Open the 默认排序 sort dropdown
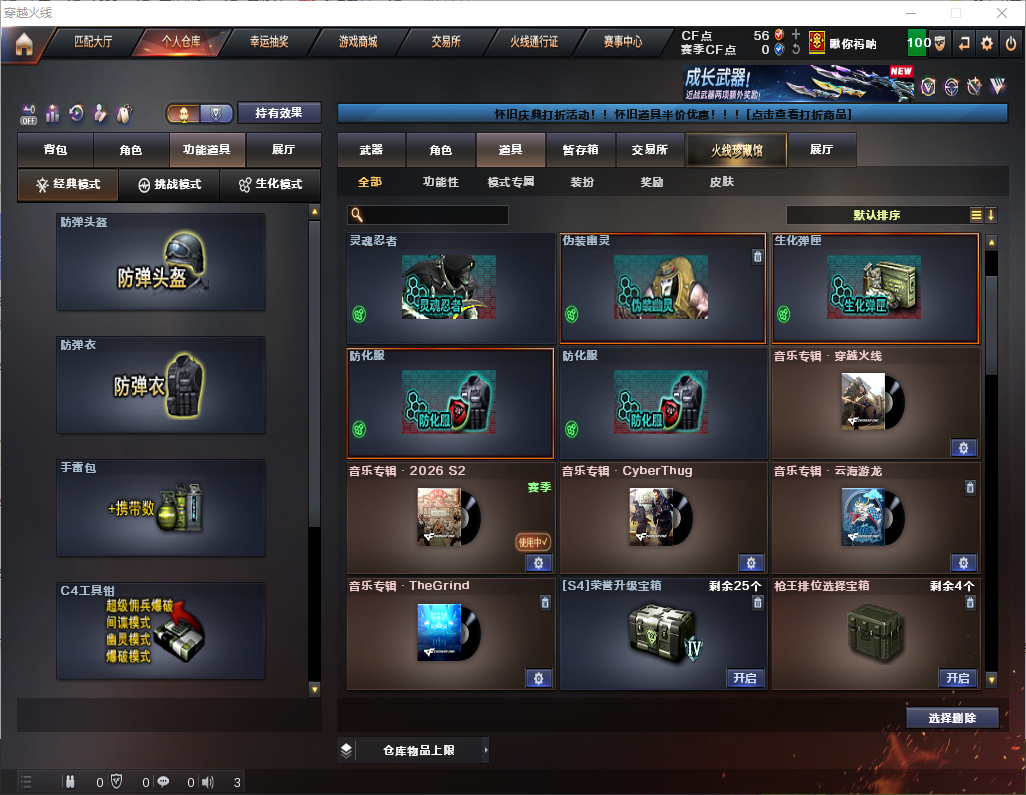 point(875,215)
